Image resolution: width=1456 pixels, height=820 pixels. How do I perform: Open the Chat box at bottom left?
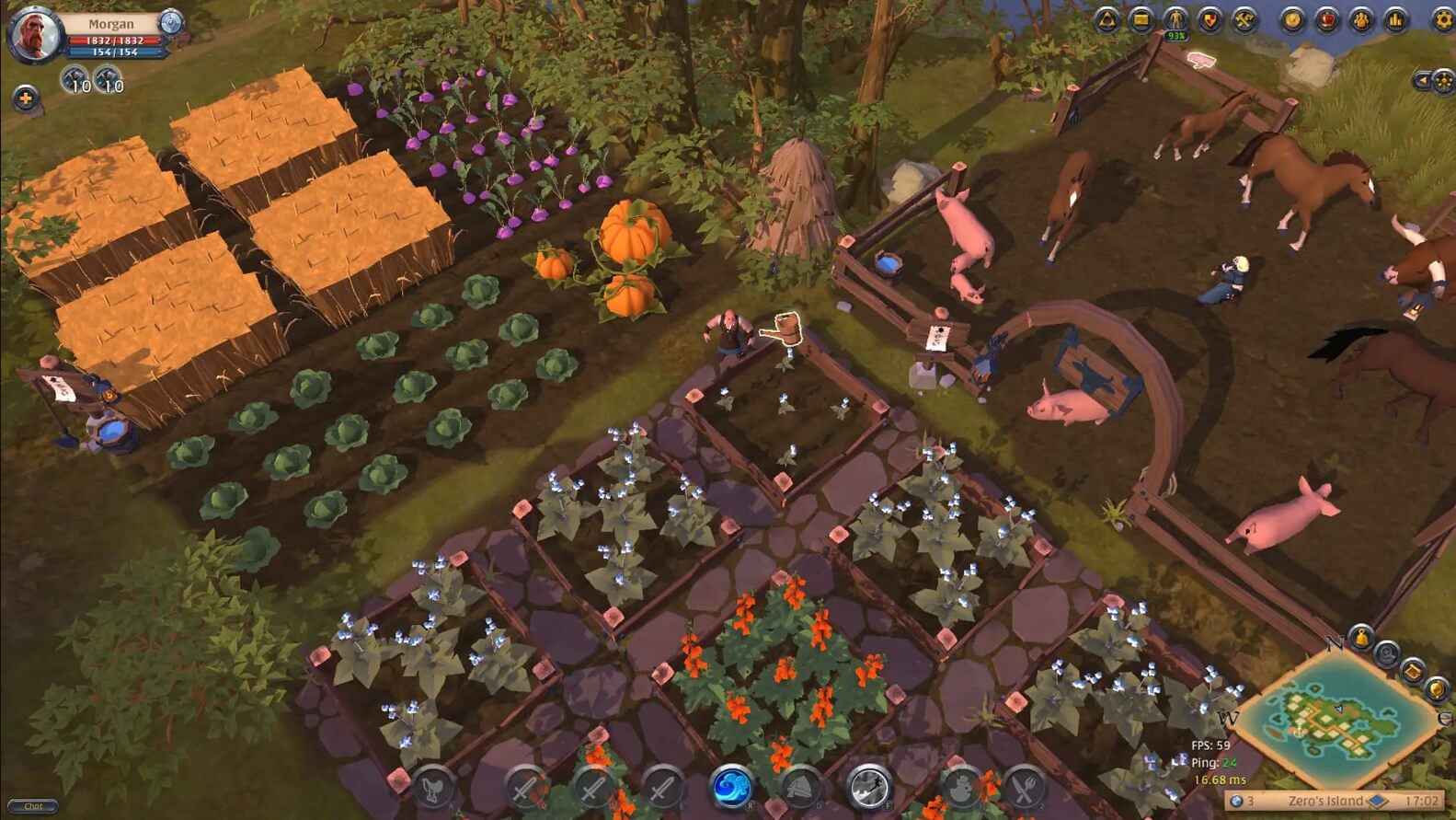click(x=32, y=806)
